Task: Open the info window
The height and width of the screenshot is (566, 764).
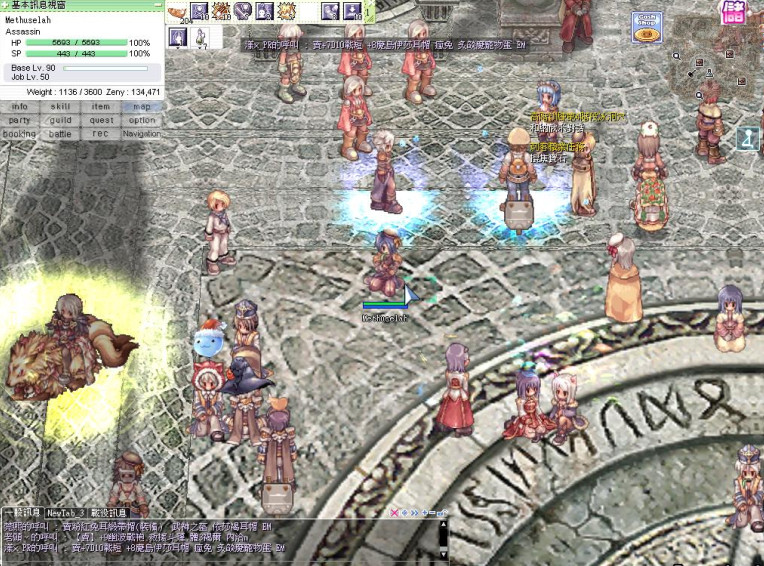Action: tap(20, 106)
